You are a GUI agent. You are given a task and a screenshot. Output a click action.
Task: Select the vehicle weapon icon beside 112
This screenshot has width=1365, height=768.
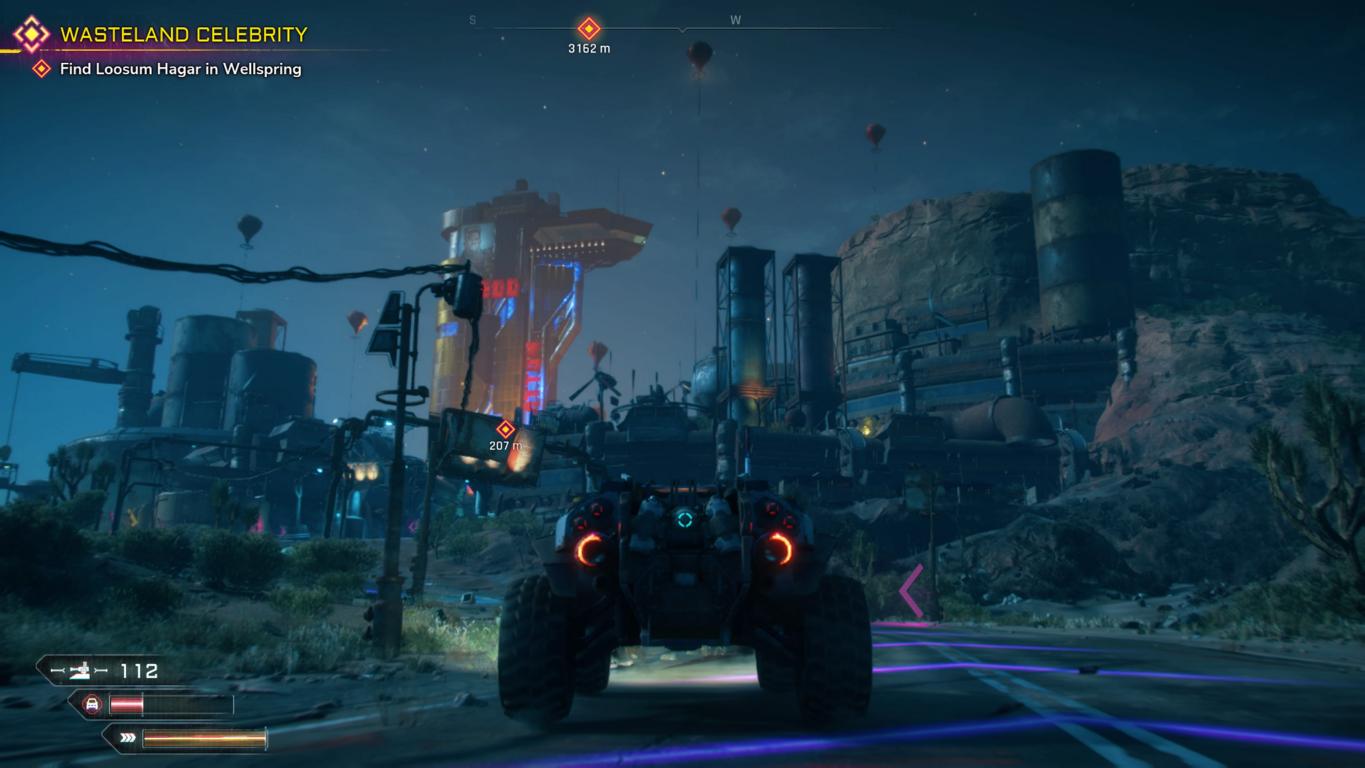pos(78,671)
